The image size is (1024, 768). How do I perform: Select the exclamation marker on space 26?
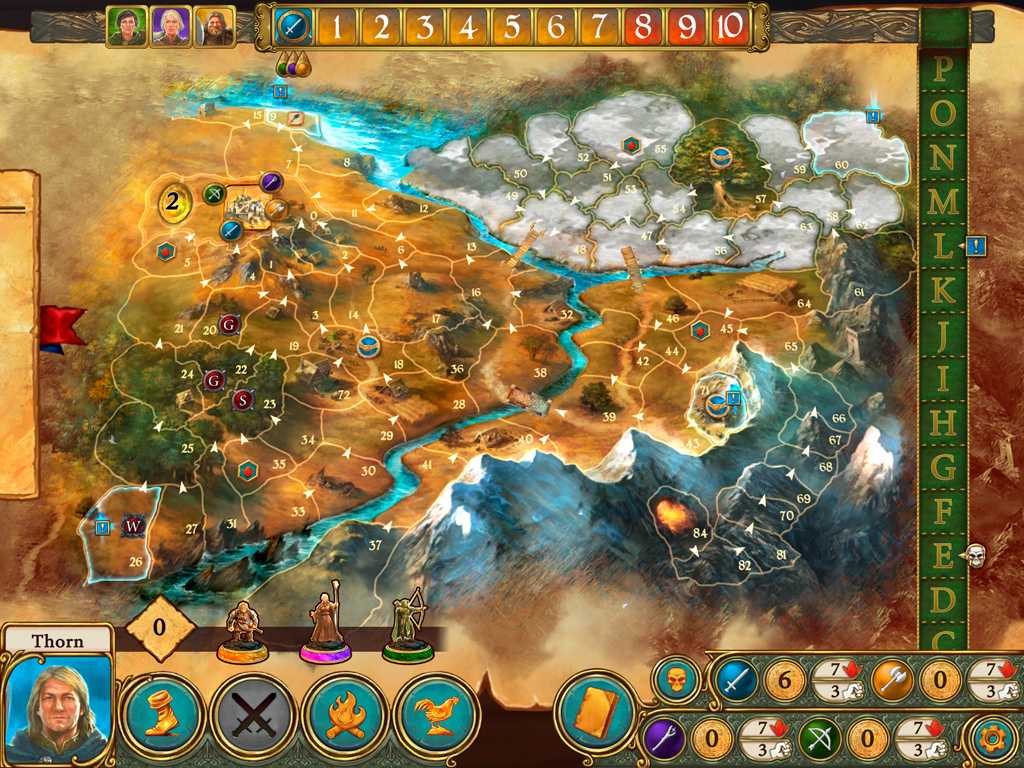101,526
